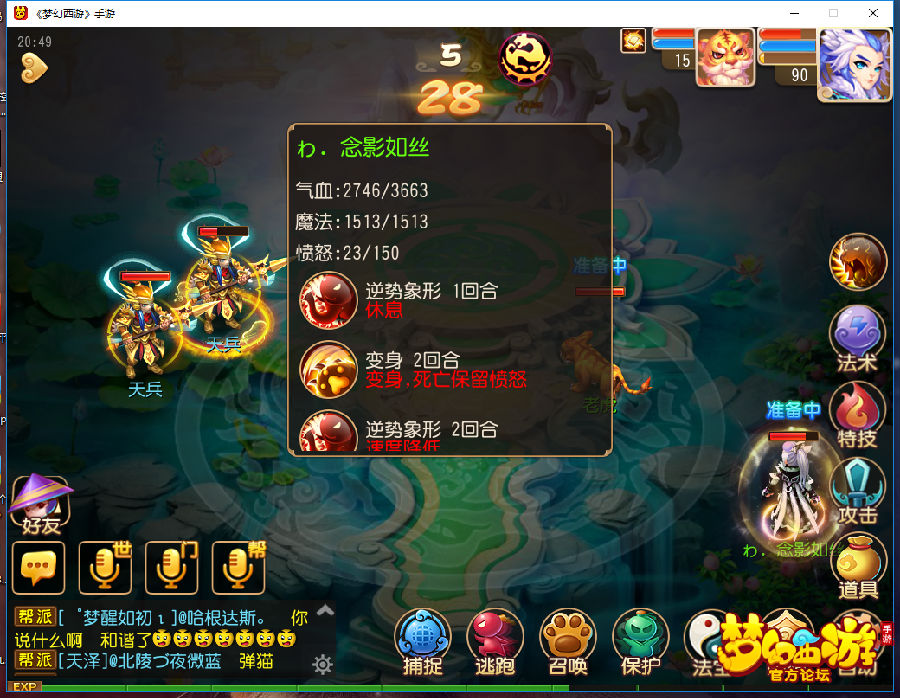Select the 保护 protect command
The width and height of the screenshot is (900, 698).
(x=640, y=640)
